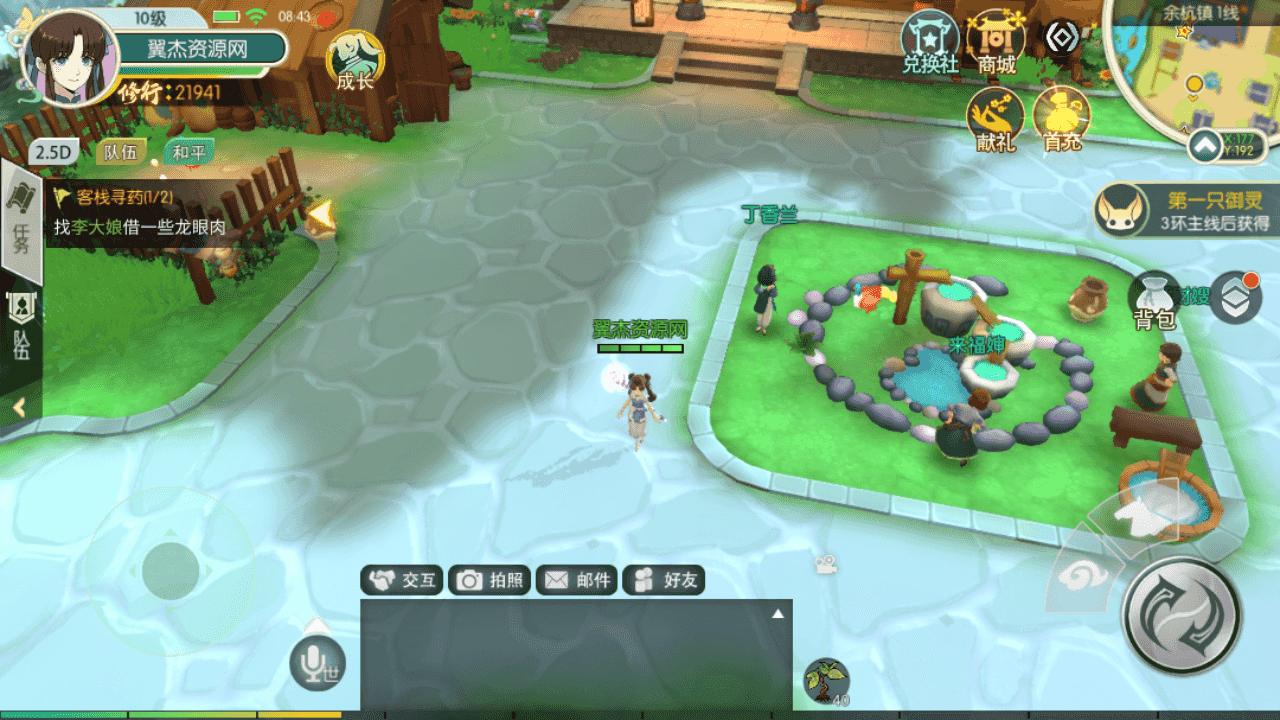
Task: Open the 好友 friends list
Action: point(664,580)
